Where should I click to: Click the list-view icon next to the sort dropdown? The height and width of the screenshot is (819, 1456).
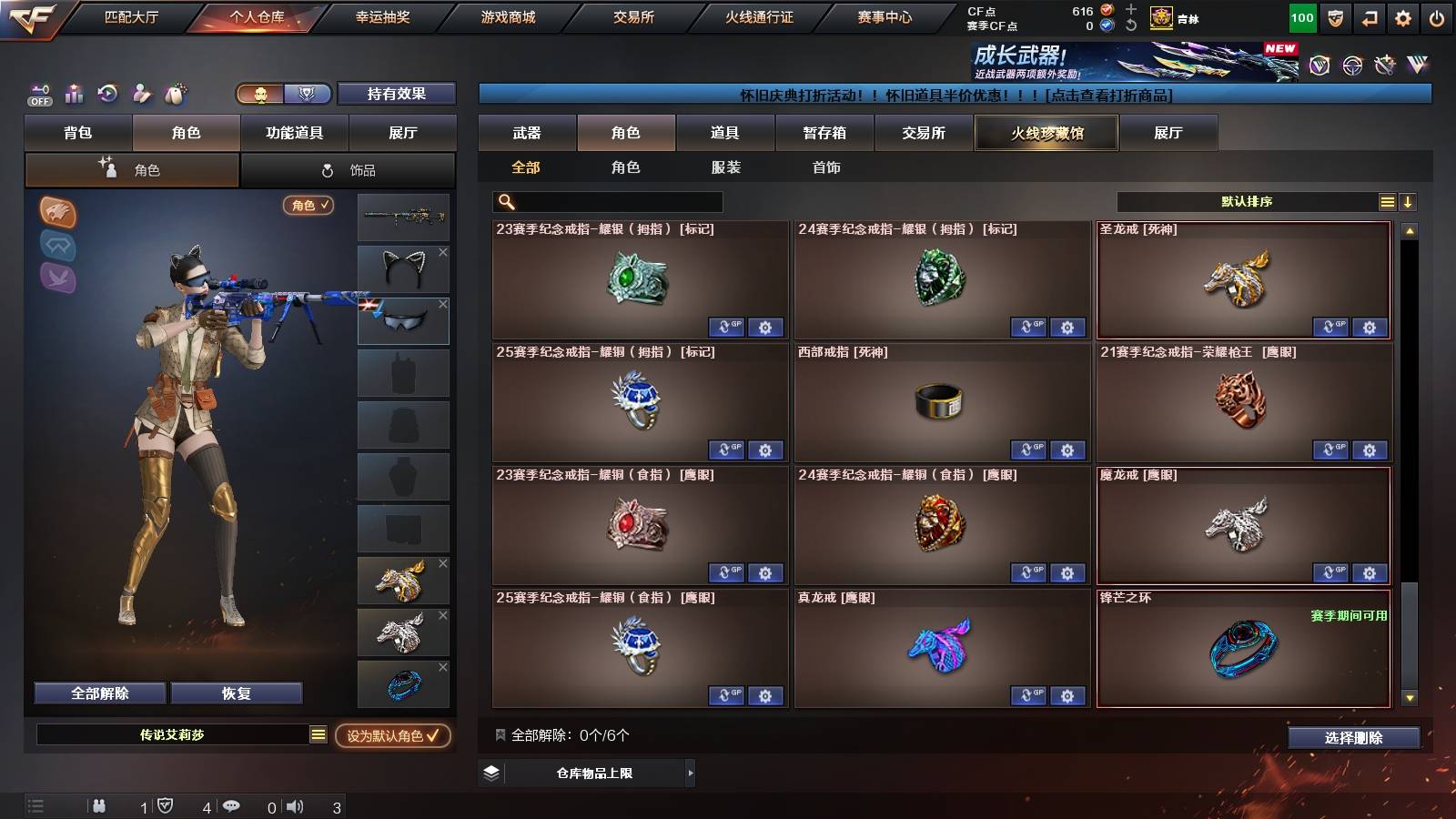1386,201
